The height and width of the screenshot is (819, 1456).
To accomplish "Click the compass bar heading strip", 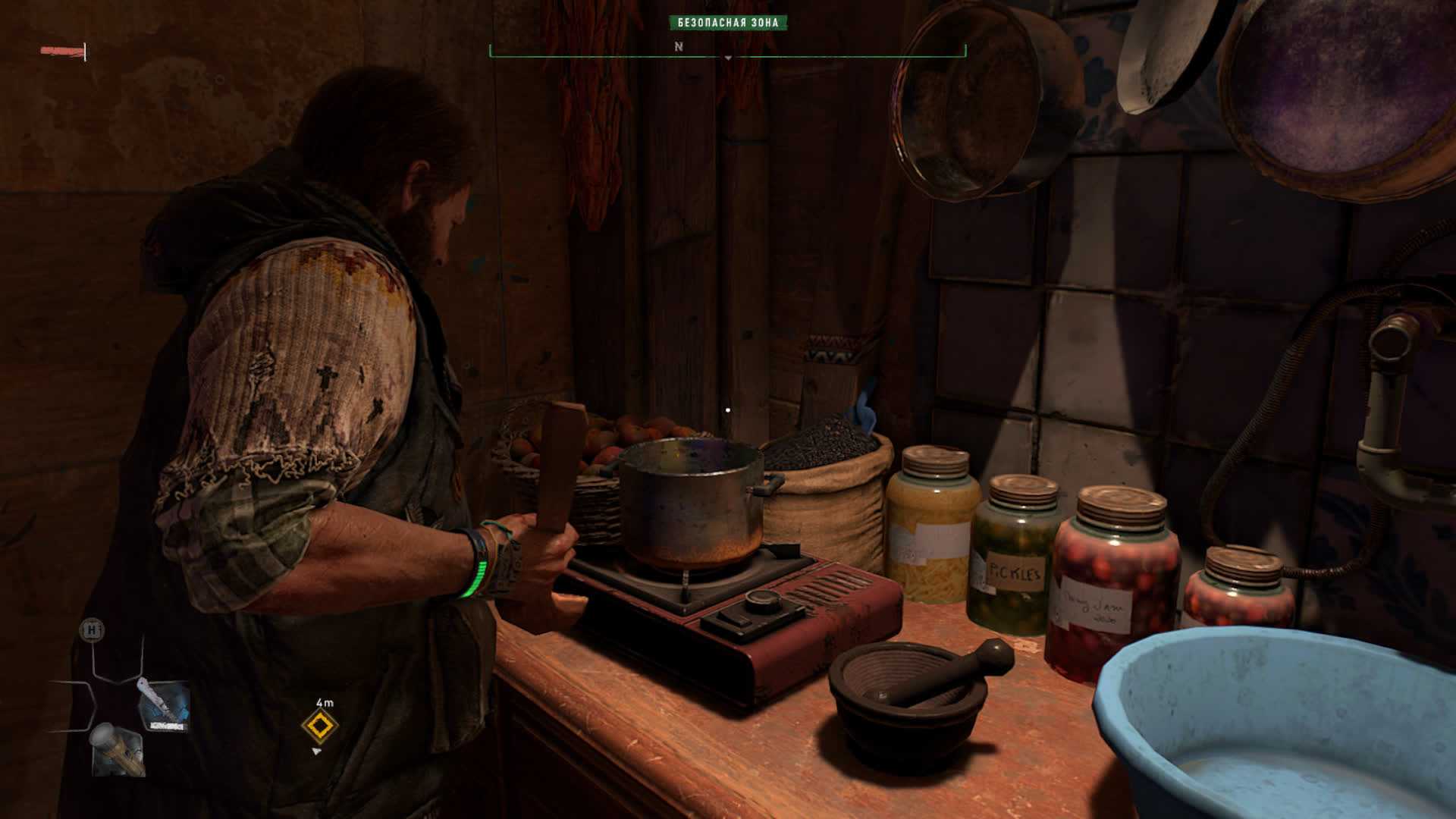I will click(727, 49).
